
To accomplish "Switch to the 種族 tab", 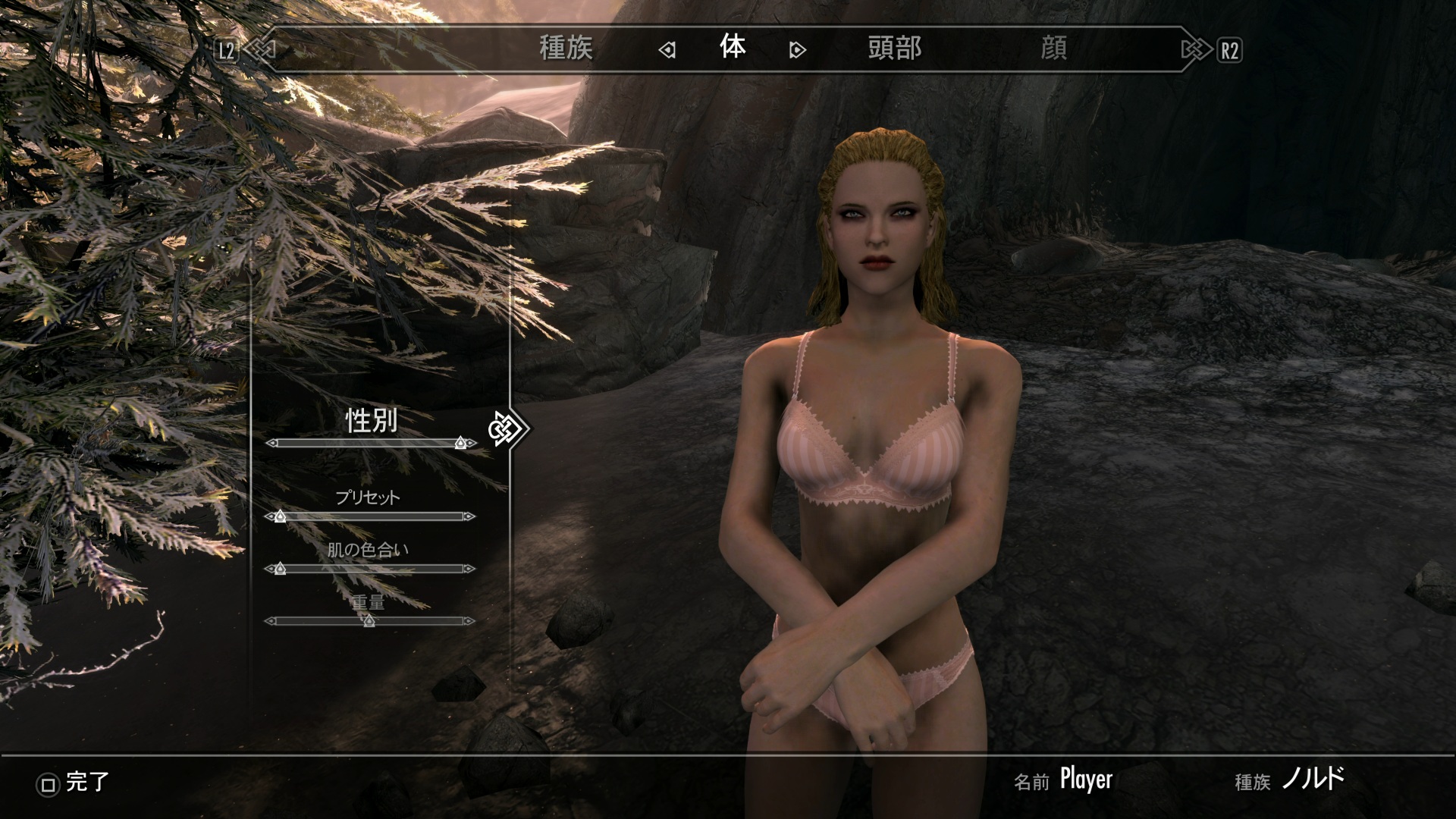I will point(566,49).
